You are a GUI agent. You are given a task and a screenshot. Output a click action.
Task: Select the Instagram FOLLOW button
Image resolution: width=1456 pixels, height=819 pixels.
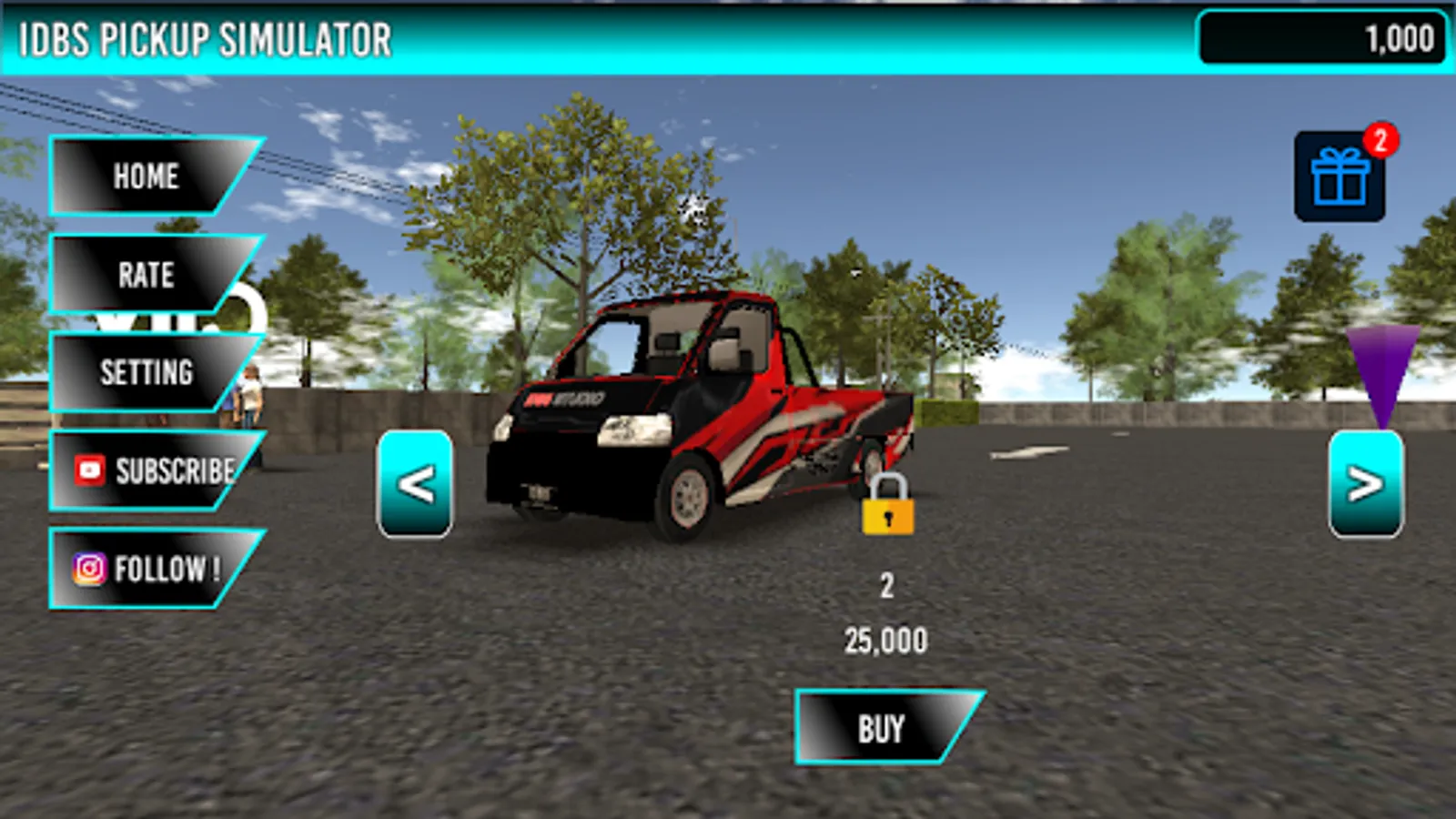pyautogui.click(x=147, y=569)
